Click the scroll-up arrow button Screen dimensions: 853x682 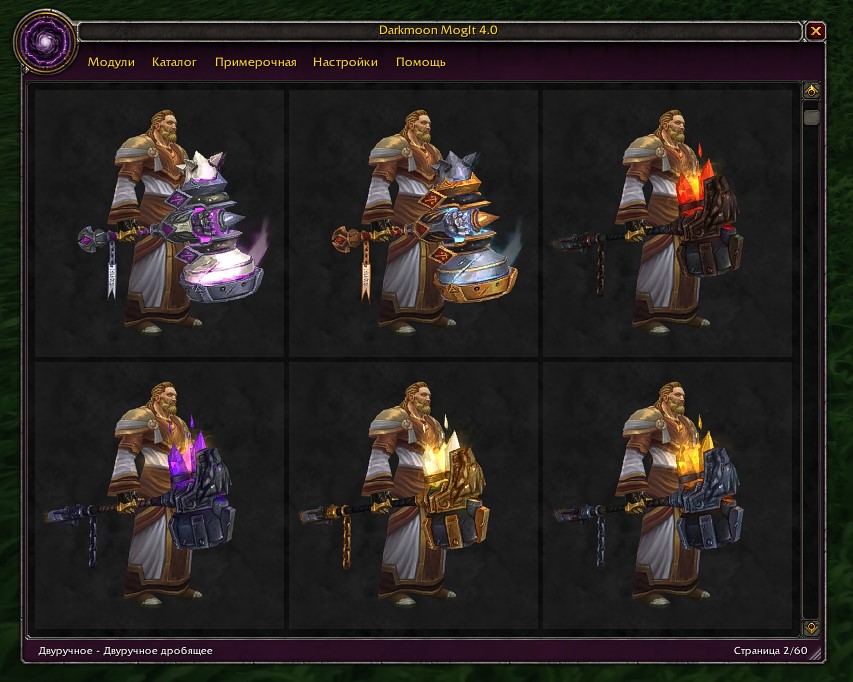(x=811, y=91)
